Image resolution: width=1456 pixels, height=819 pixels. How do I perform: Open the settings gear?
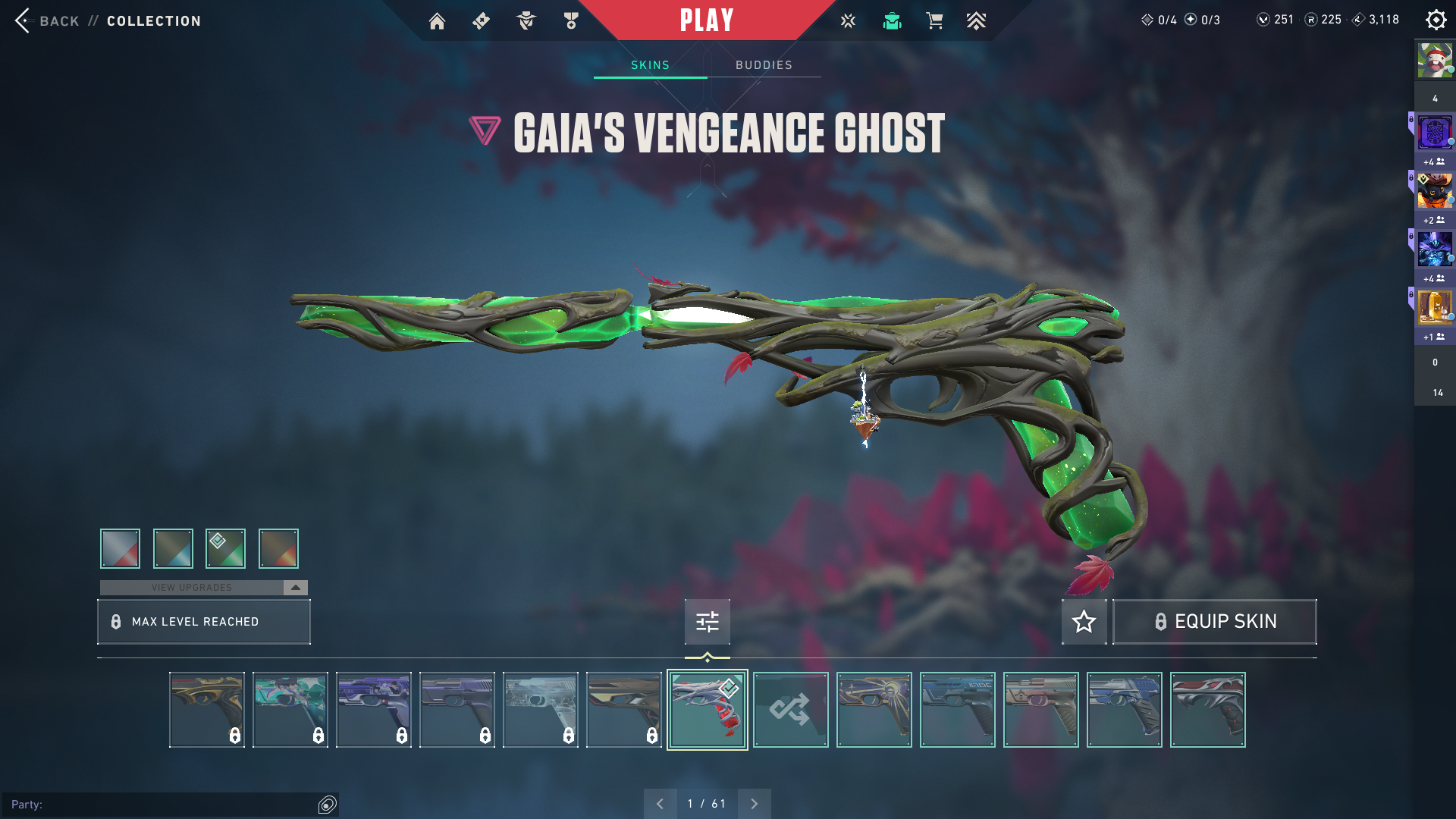(1436, 20)
